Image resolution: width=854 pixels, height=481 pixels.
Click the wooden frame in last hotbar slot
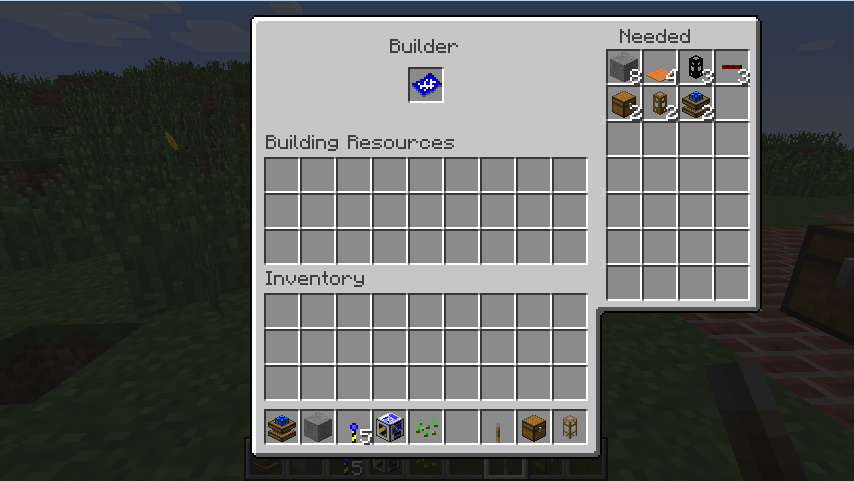570,428
